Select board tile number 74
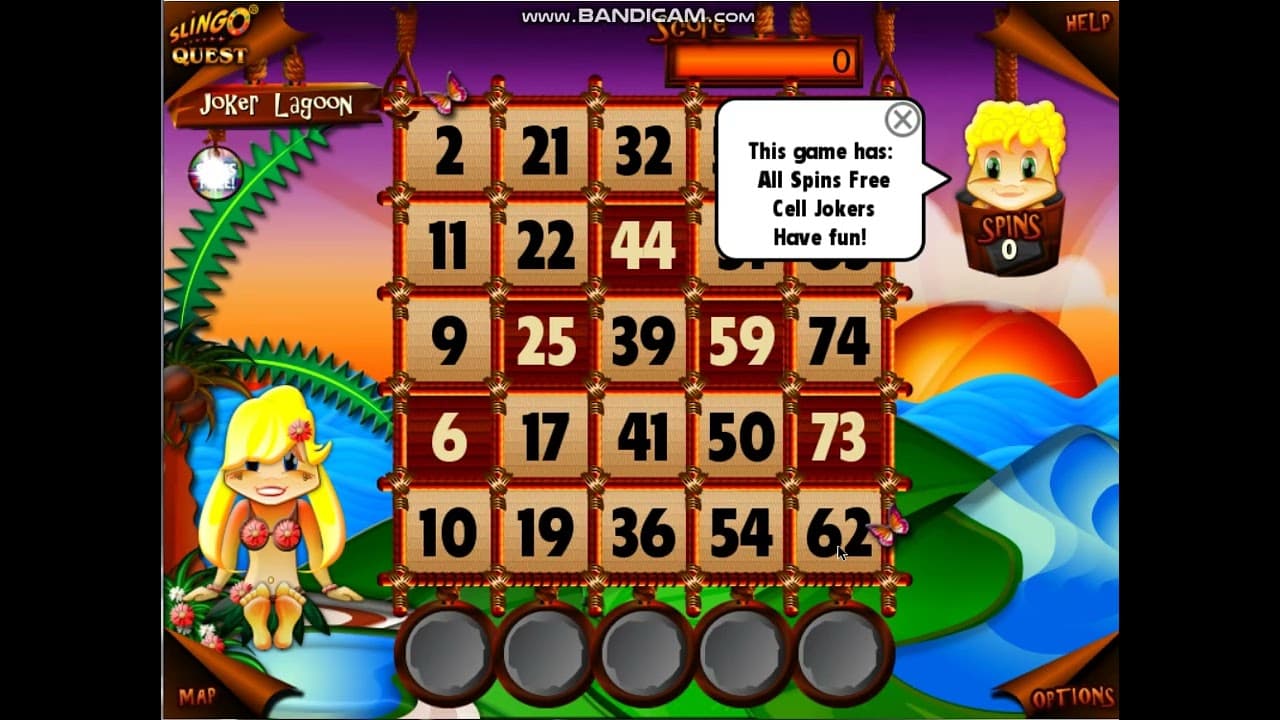 click(x=837, y=342)
